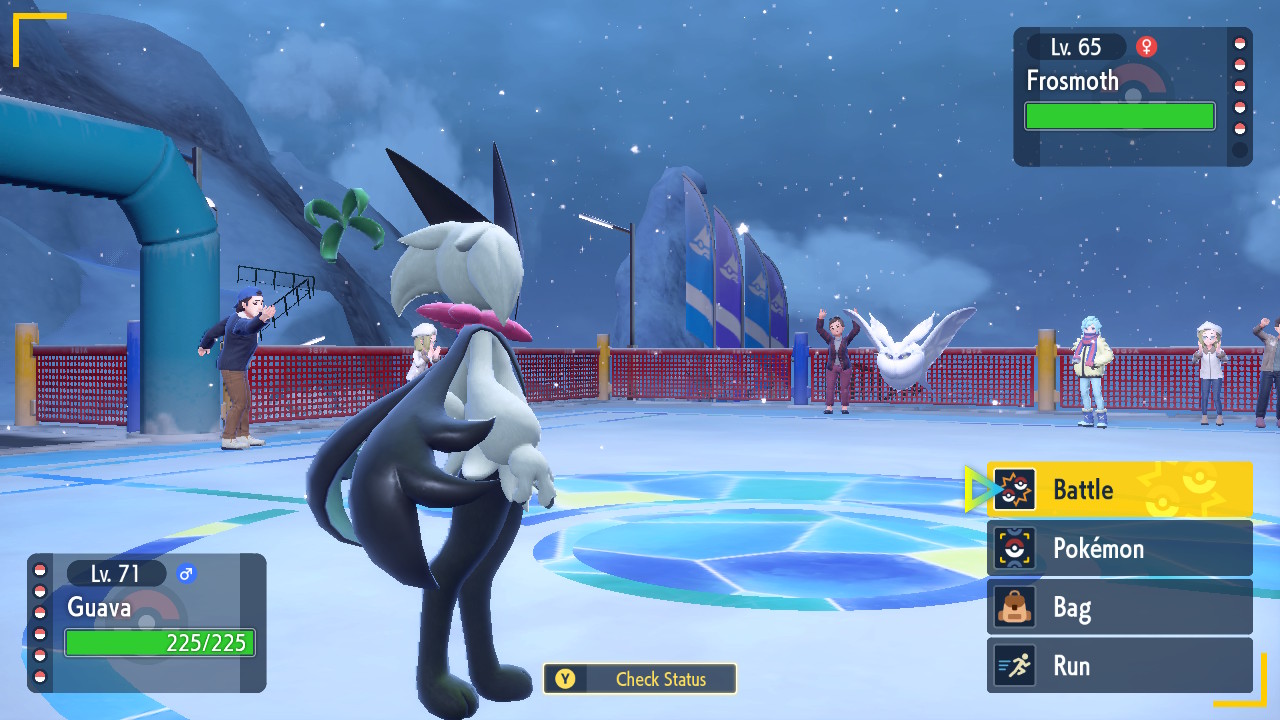Choose Run to flee the battle
Image resolution: width=1280 pixels, height=720 pixels.
(1120, 666)
